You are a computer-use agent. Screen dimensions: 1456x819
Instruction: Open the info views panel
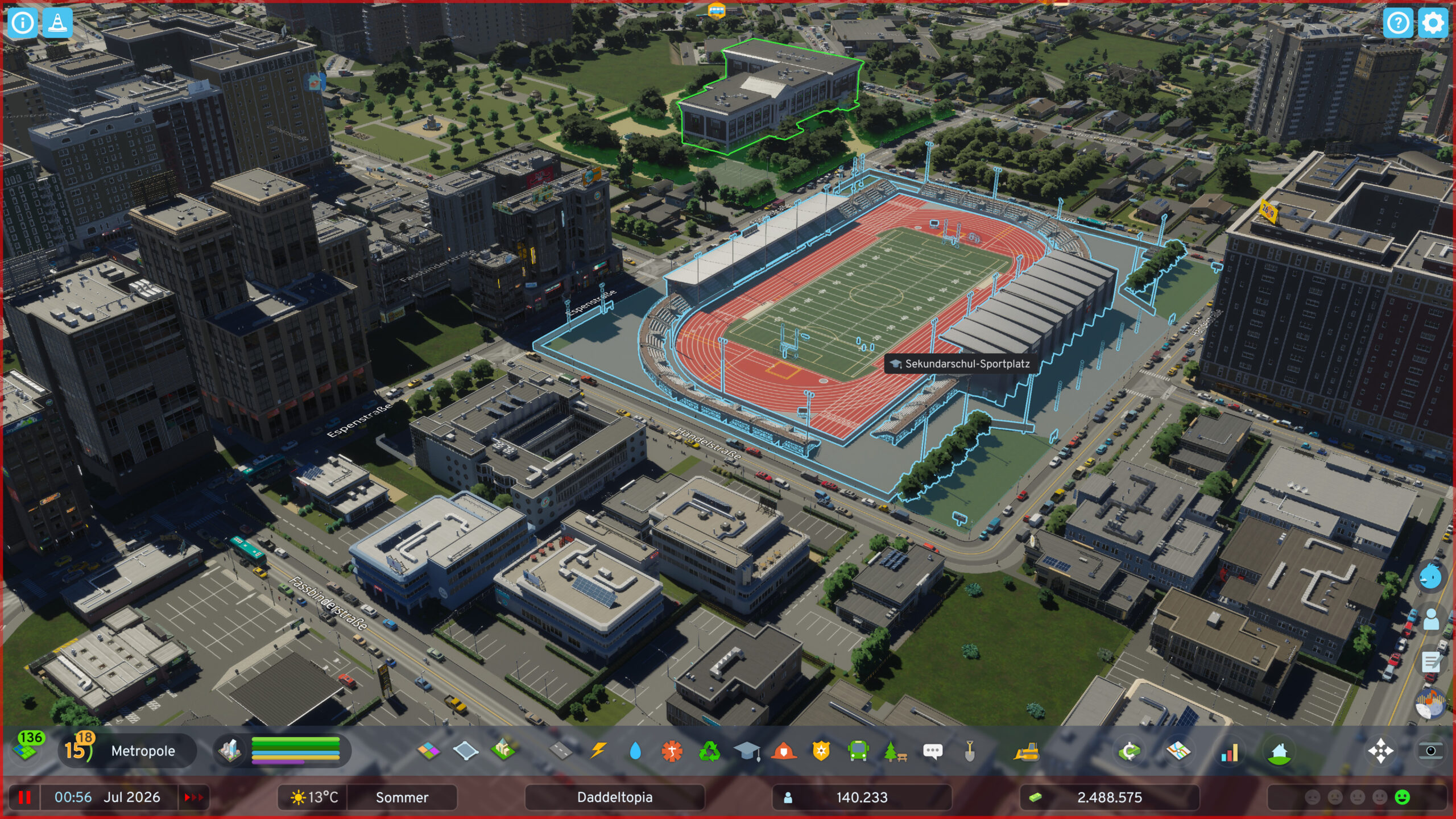[x=23, y=23]
